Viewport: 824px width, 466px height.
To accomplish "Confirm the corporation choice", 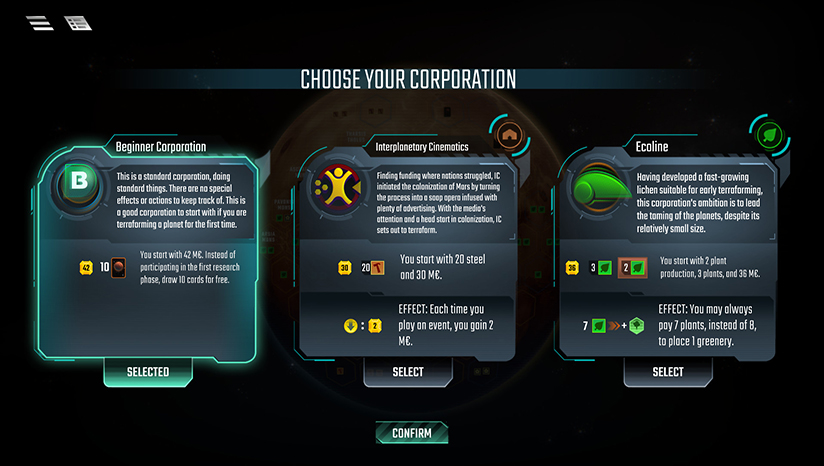I will click(x=411, y=433).
